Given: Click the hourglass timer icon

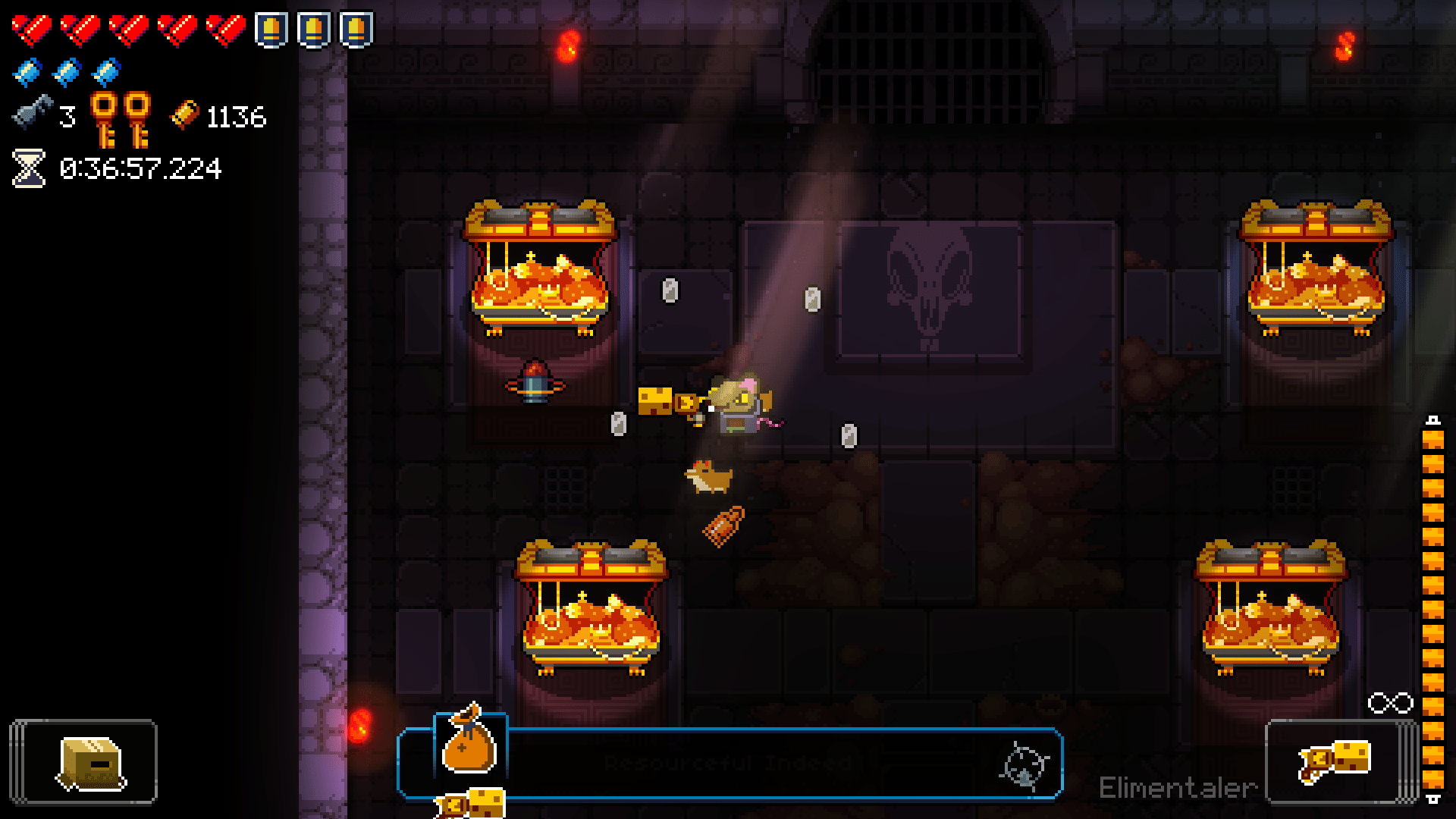Looking at the screenshot, I should (27, 168).
